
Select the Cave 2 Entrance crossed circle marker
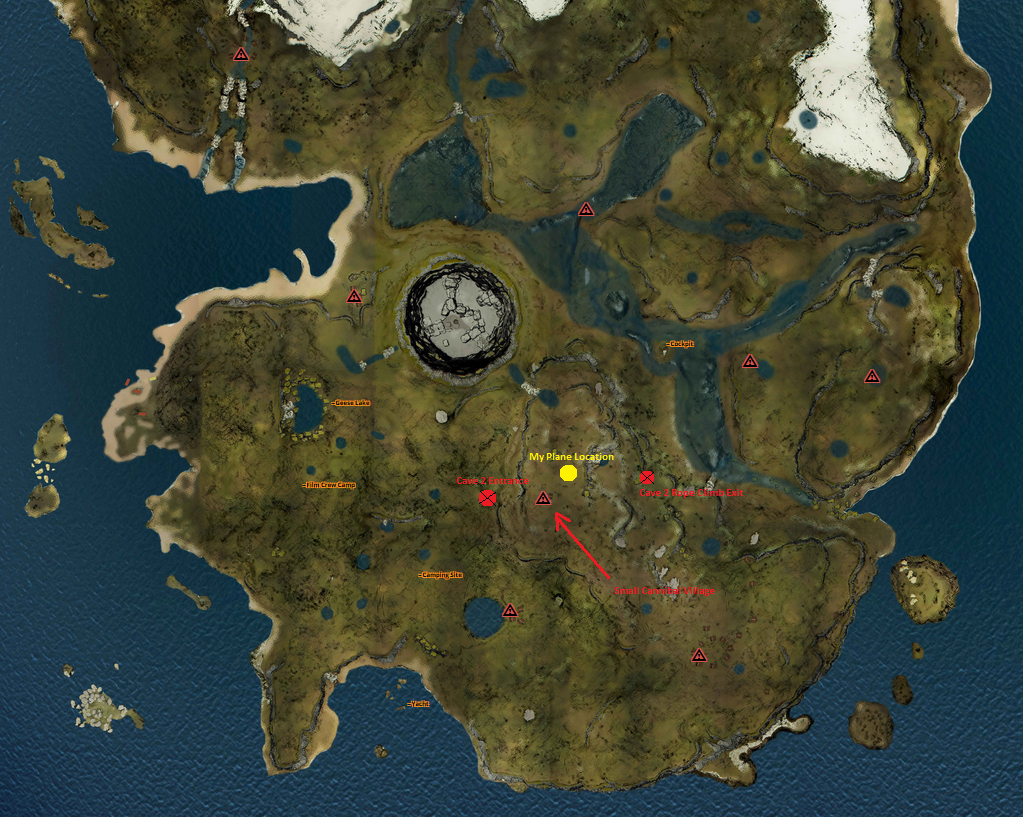487,498
